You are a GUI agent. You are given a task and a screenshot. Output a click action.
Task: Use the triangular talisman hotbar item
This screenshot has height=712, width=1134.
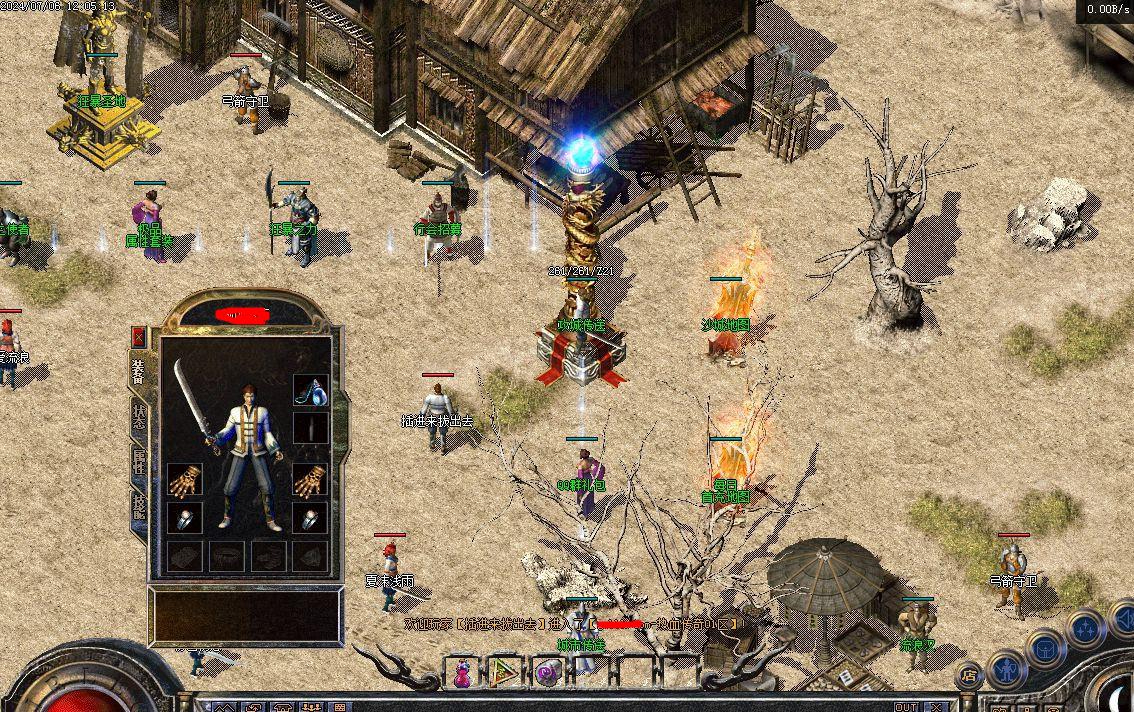pos(505,673)
